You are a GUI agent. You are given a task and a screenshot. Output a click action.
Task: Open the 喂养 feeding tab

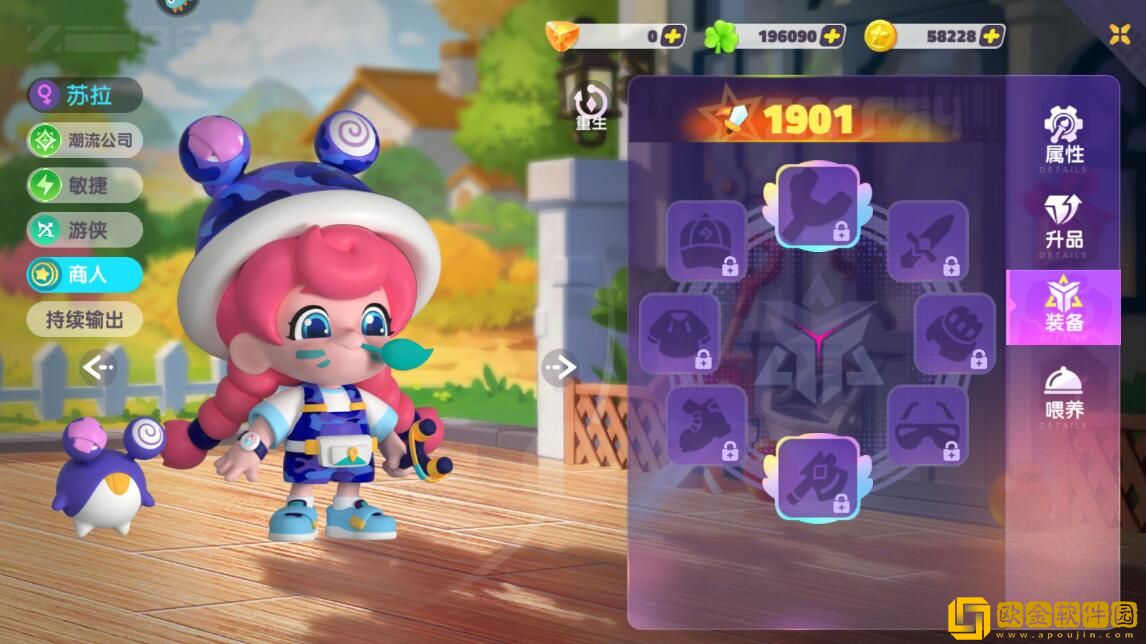1064,393
